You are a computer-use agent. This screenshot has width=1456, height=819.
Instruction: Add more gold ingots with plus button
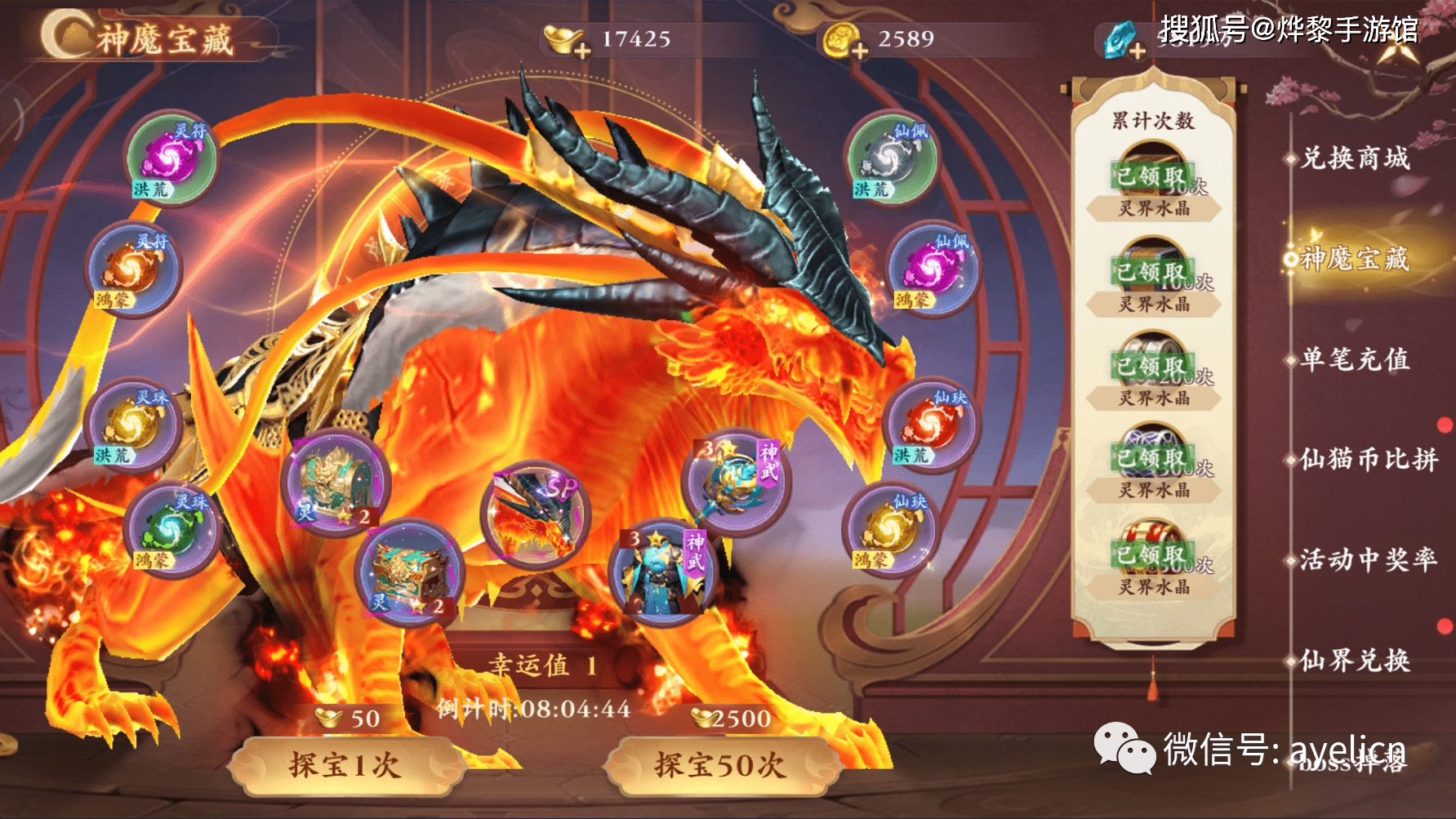pos(582,51)
